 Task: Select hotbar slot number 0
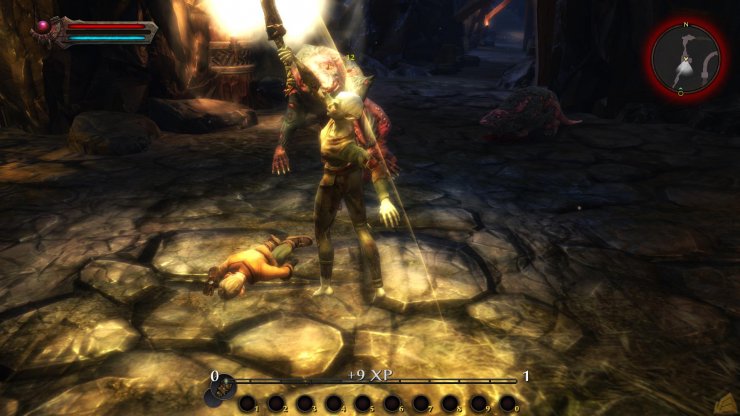[508, 403]
